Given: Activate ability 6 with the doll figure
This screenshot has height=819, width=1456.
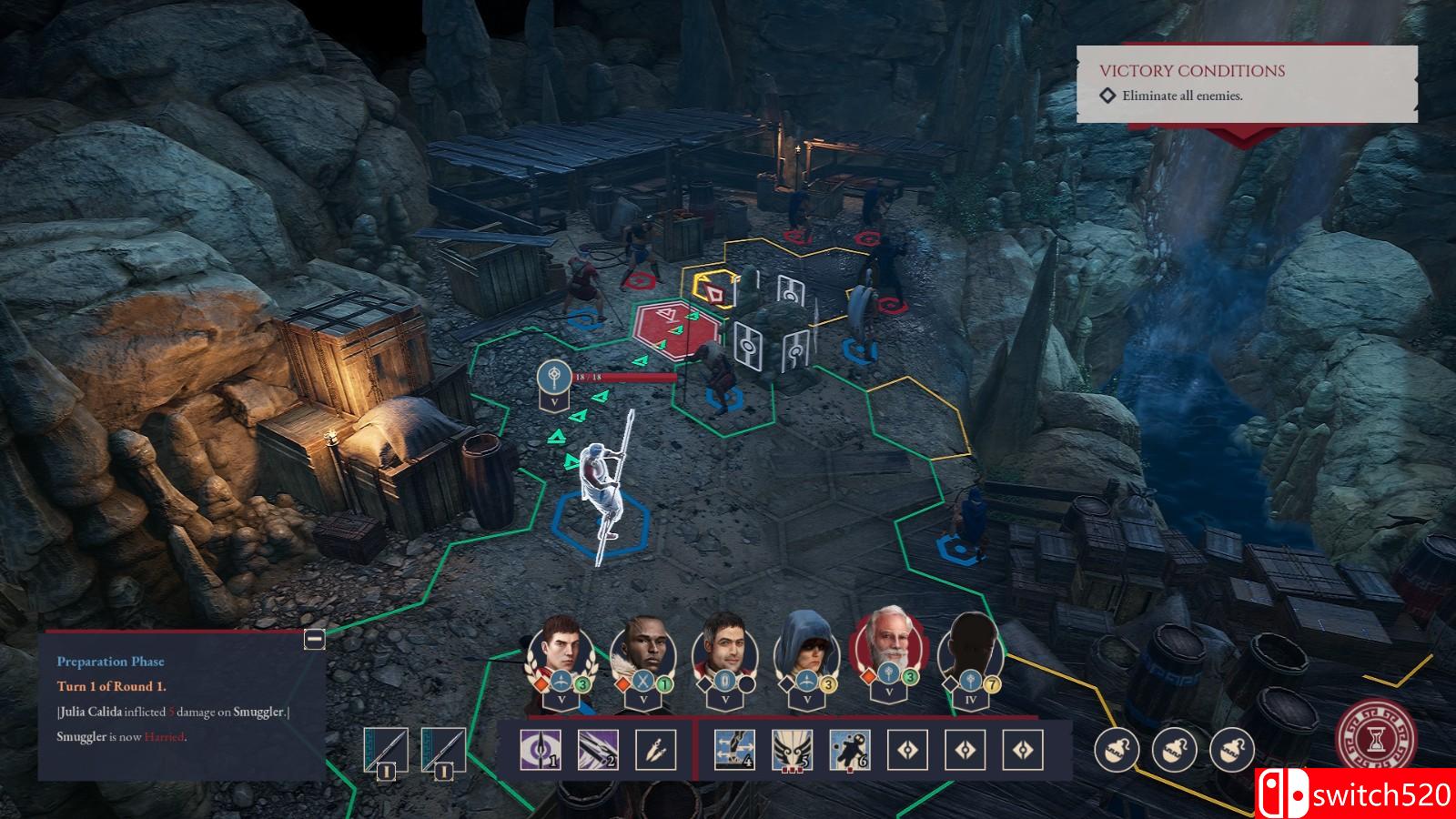Looking at the screenshot, I should point(850,750).
